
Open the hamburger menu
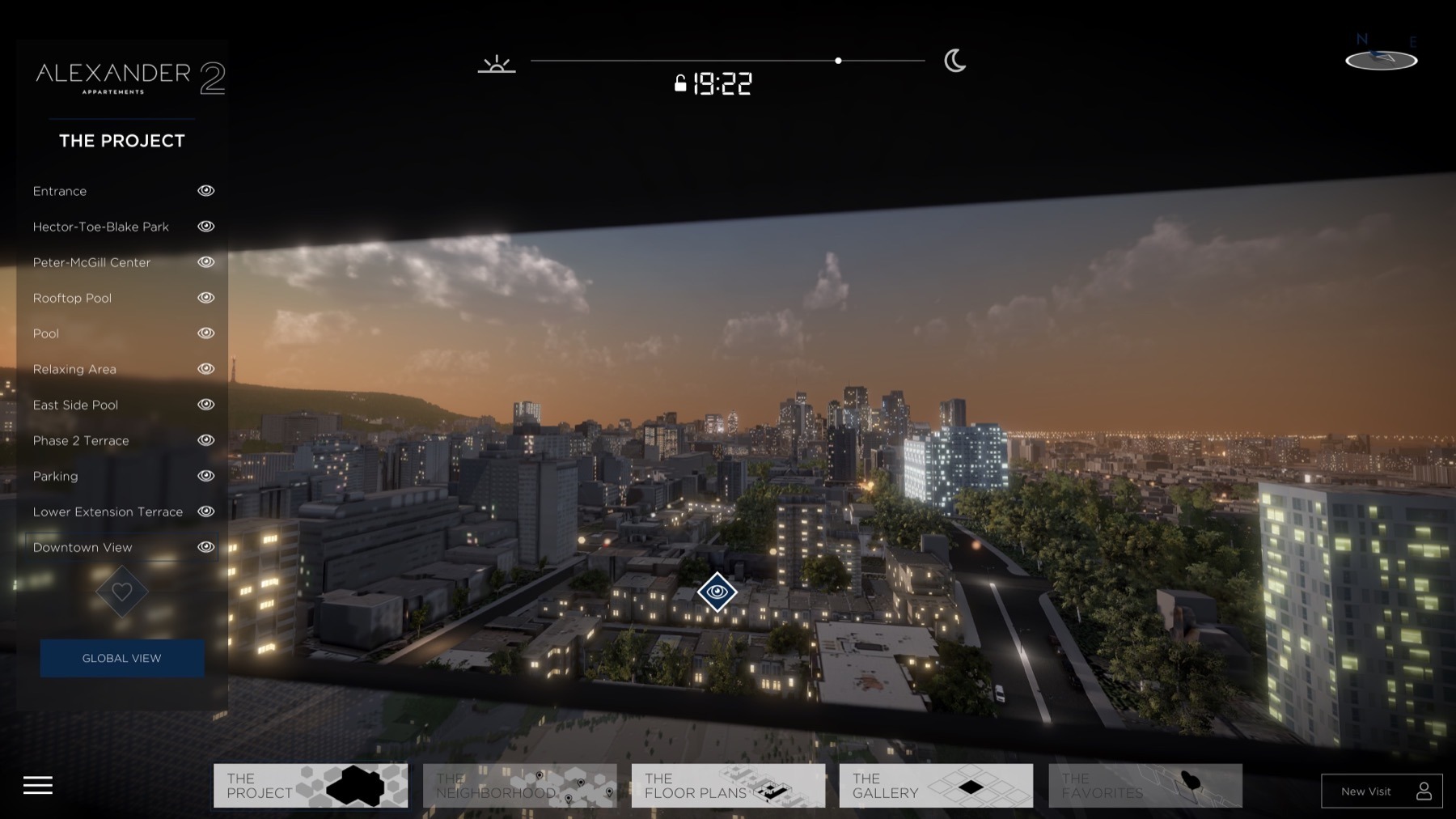38,785
